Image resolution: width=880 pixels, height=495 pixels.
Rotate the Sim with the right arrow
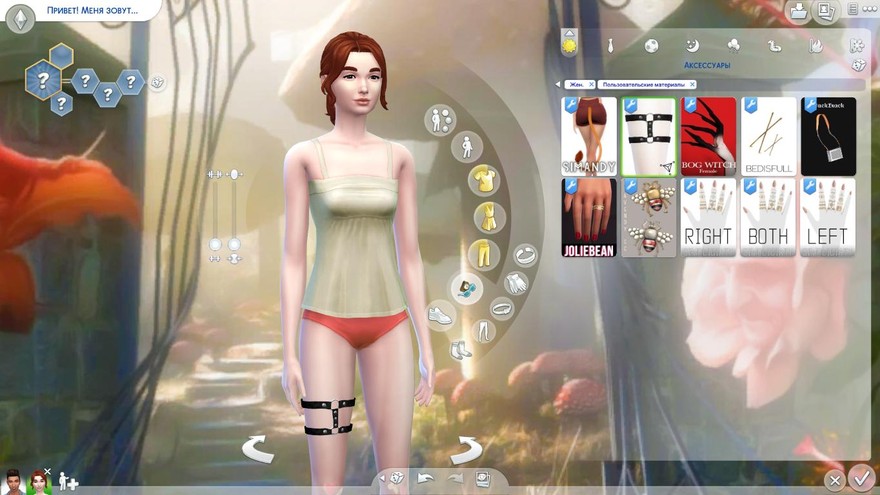tap(465, 450)
